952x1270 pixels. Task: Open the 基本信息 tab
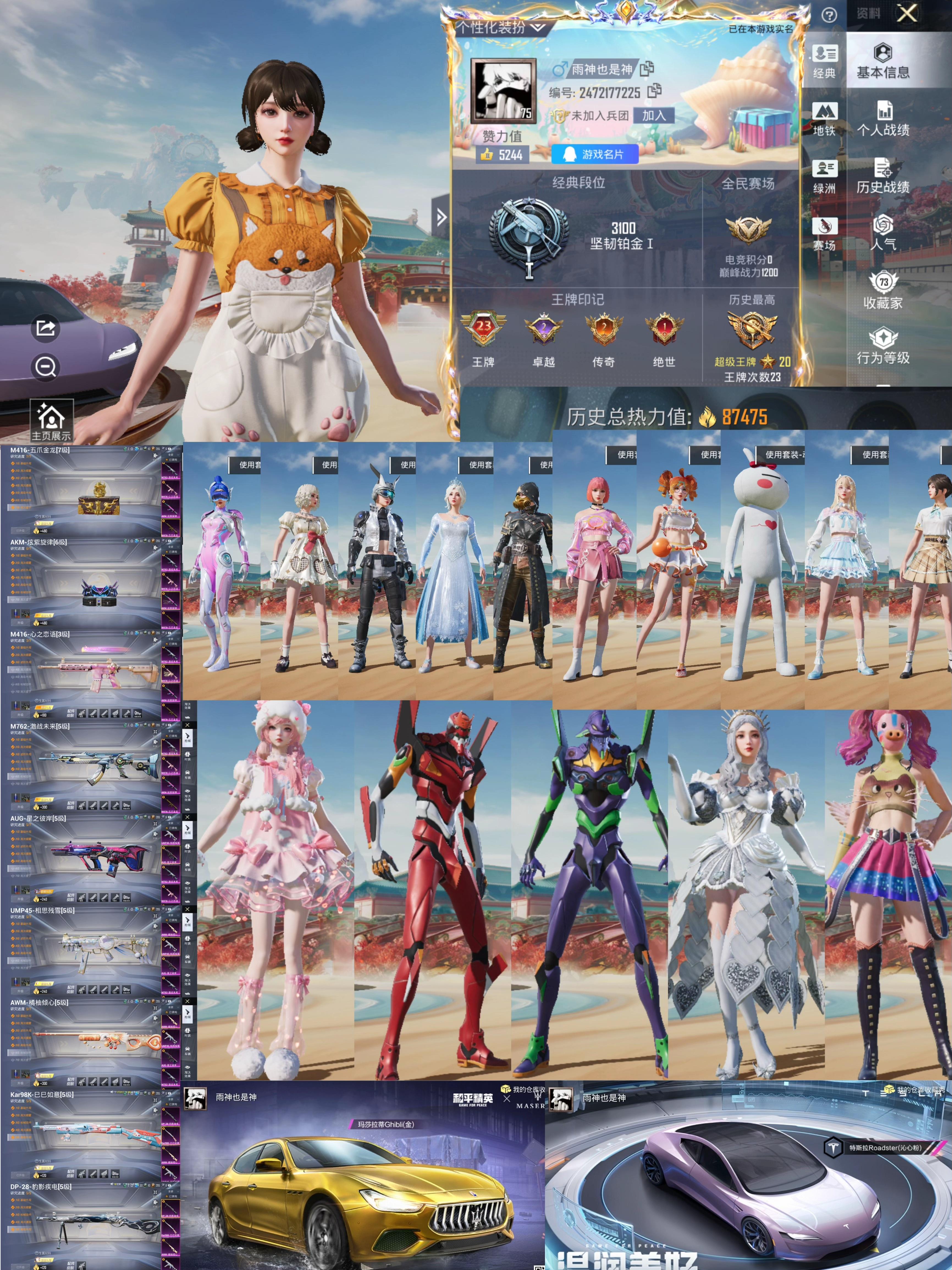[882, 61]
